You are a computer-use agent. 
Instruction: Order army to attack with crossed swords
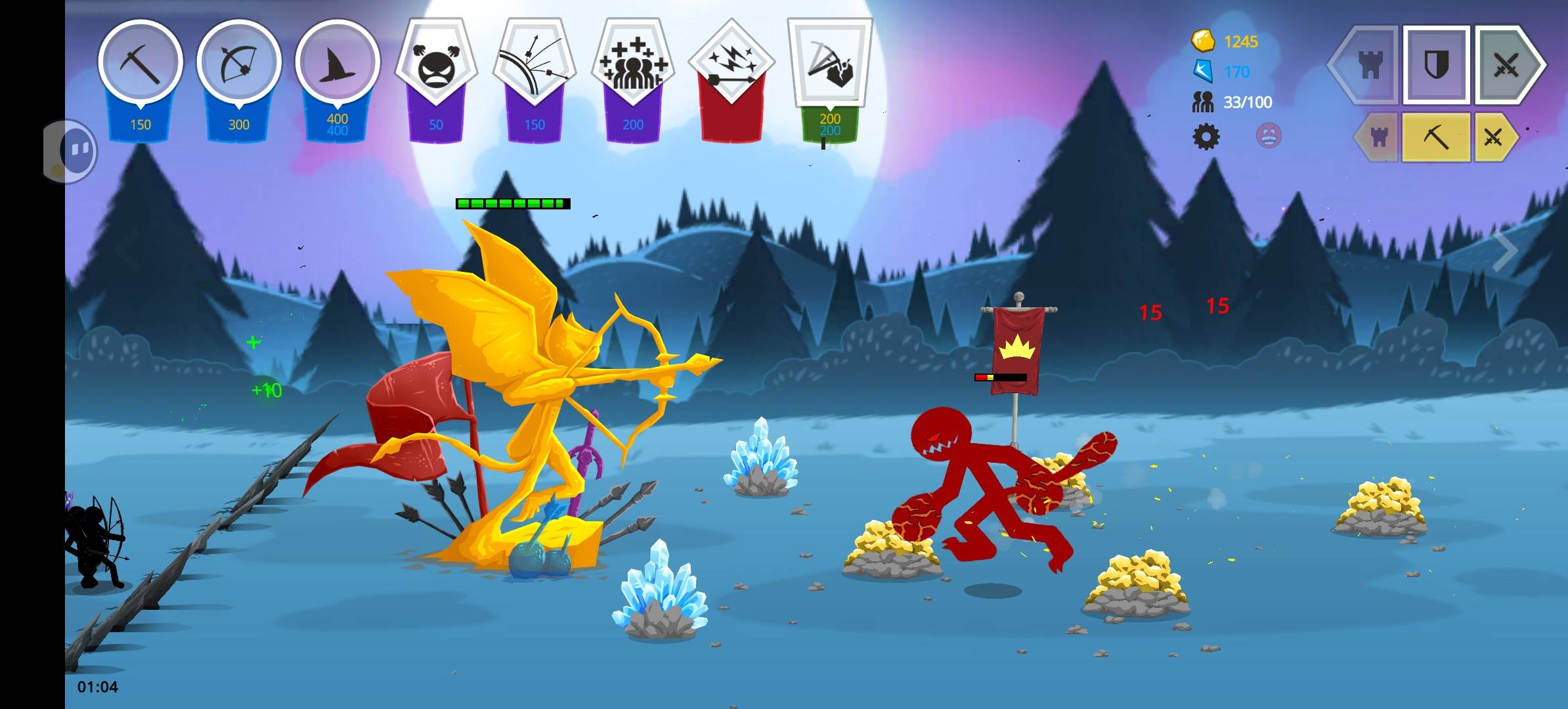tap(1506, 65)
